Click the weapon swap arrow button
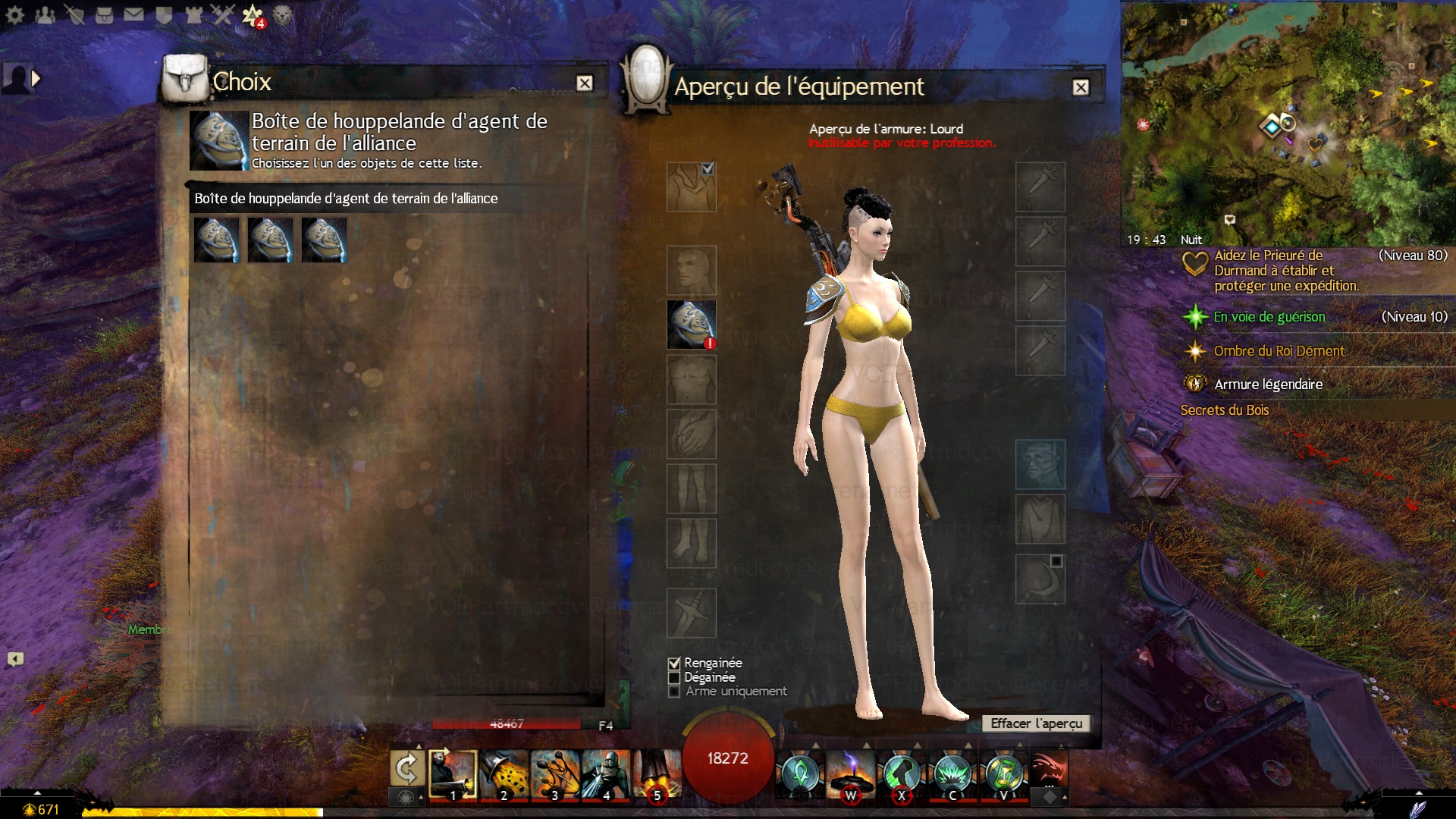The image size is (1456, 819). 406,769
